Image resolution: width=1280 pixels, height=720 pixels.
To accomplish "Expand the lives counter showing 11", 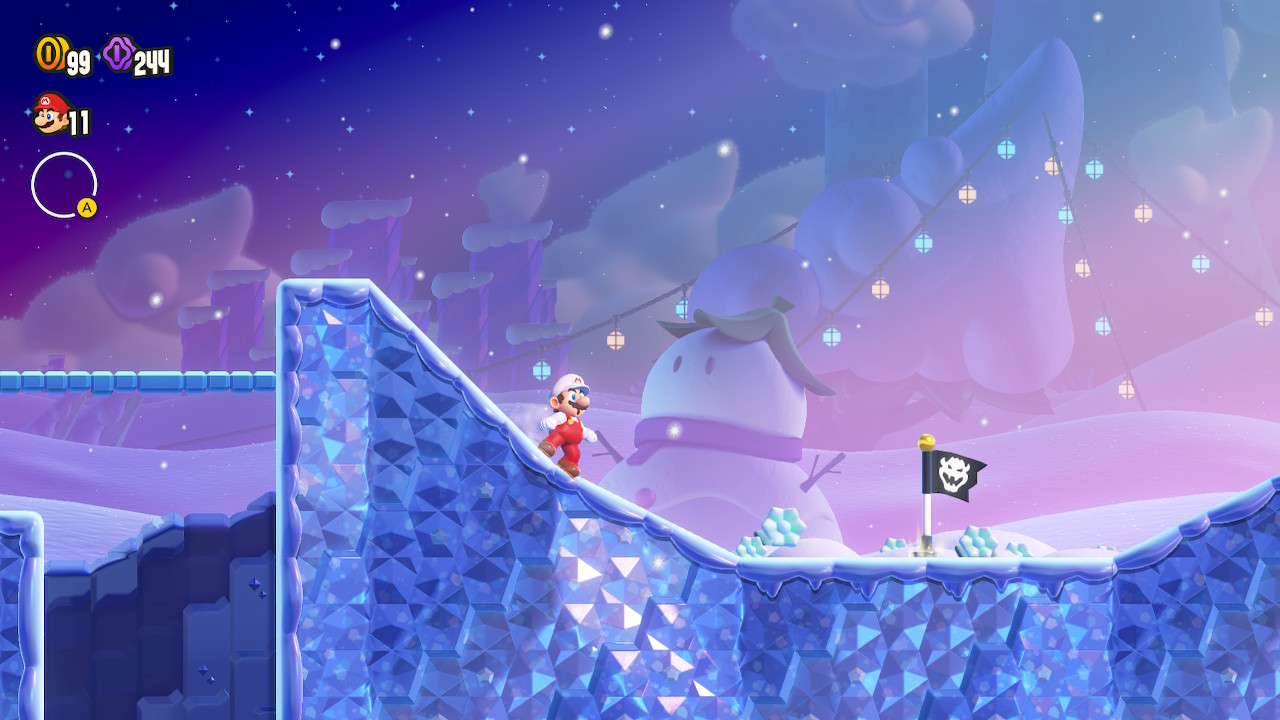I will [x=79, y=121].
